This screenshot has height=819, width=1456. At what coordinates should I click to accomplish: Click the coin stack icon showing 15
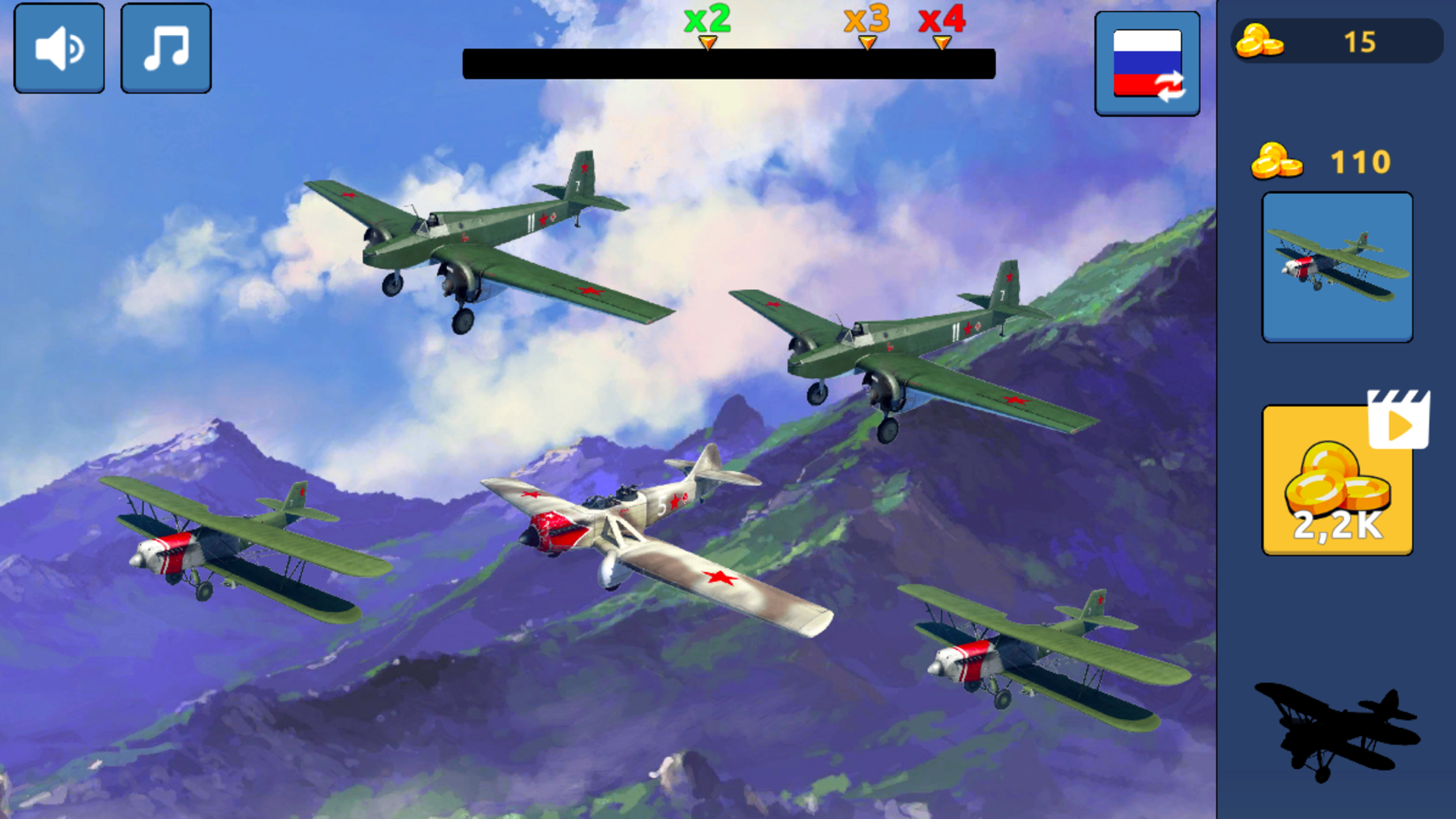tap(1261, 42)
